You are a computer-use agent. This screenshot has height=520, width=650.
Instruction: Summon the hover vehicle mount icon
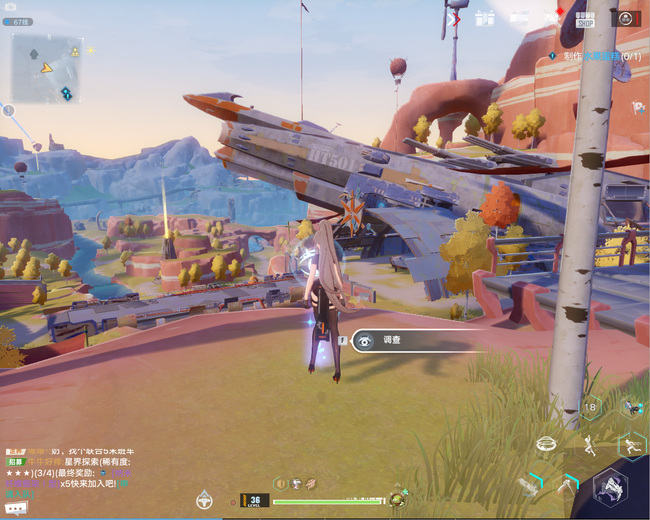point(546,443)
